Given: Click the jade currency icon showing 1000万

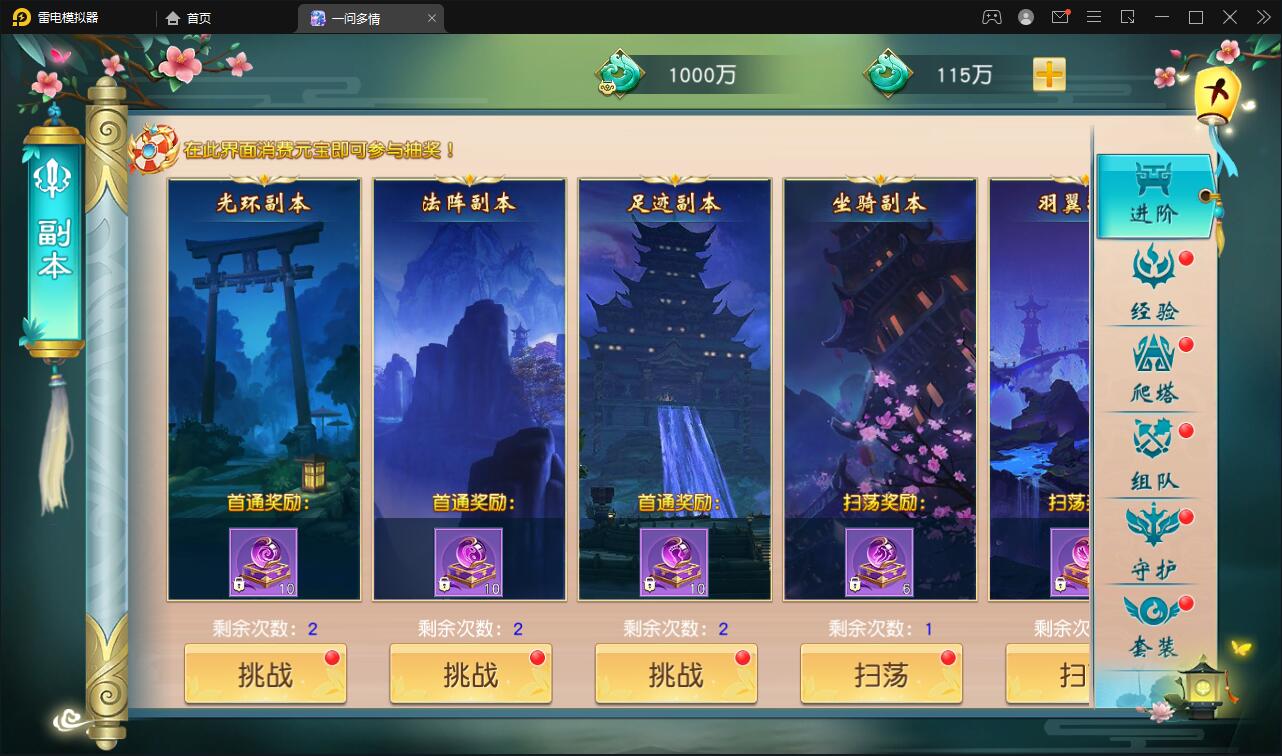Looking at the screenshot, I should [620, 73].
